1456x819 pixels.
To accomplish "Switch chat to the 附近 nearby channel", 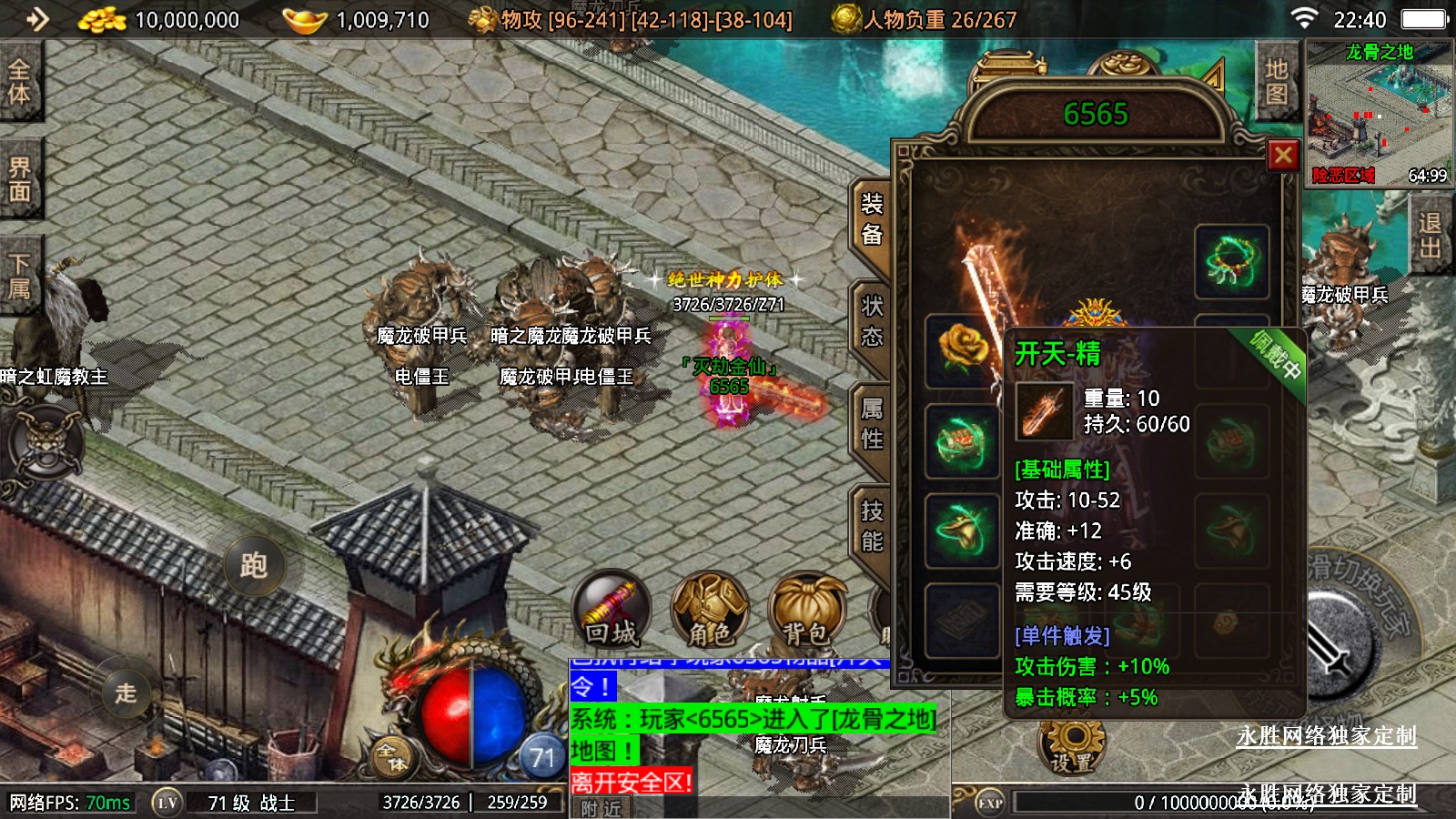I will coord(602,808).
